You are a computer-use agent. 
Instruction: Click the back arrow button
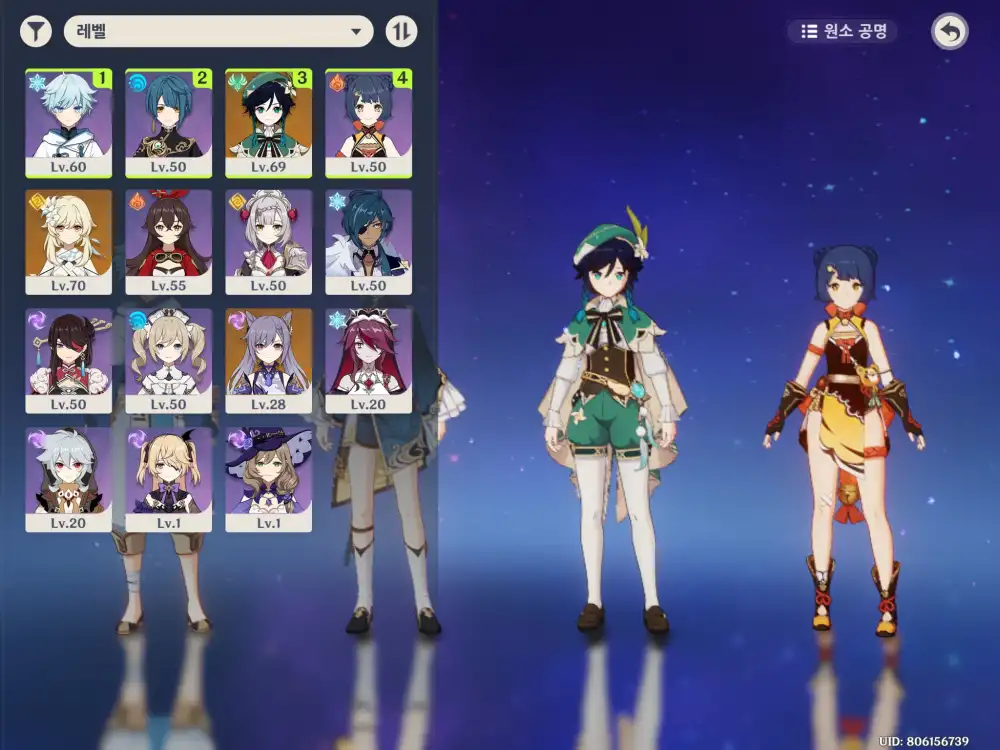coord(949,32)
